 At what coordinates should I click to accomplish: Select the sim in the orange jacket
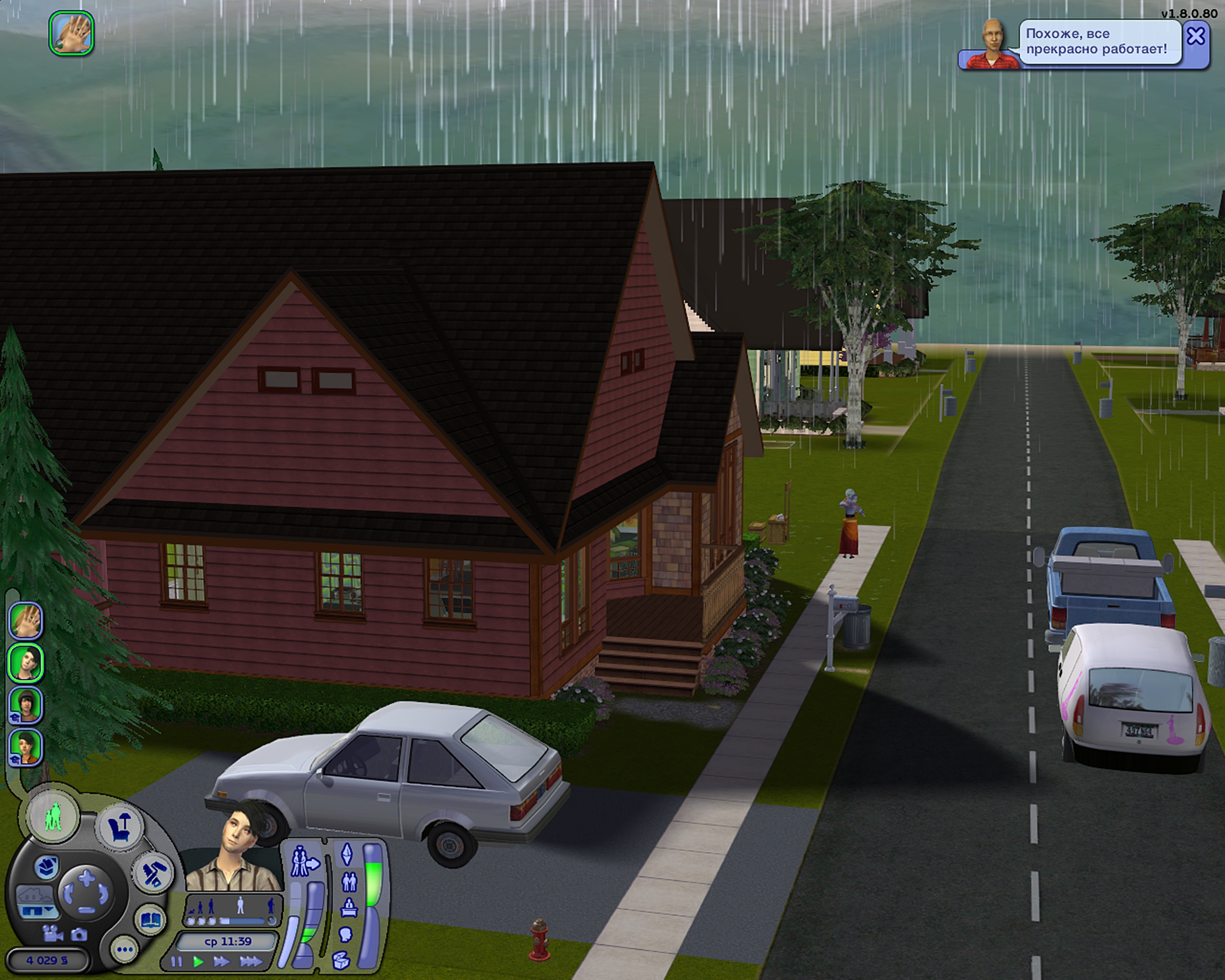click(x=25, y=747)
